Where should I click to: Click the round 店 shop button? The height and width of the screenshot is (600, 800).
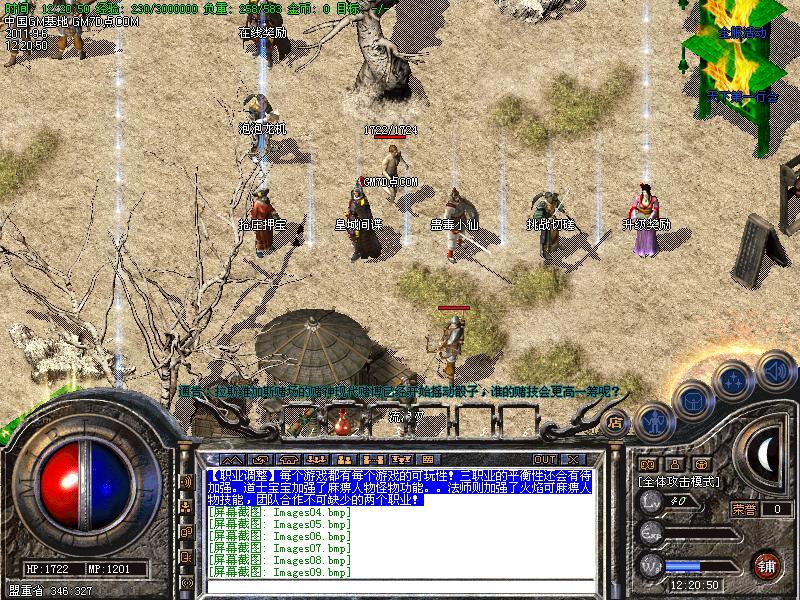(616, 421)
